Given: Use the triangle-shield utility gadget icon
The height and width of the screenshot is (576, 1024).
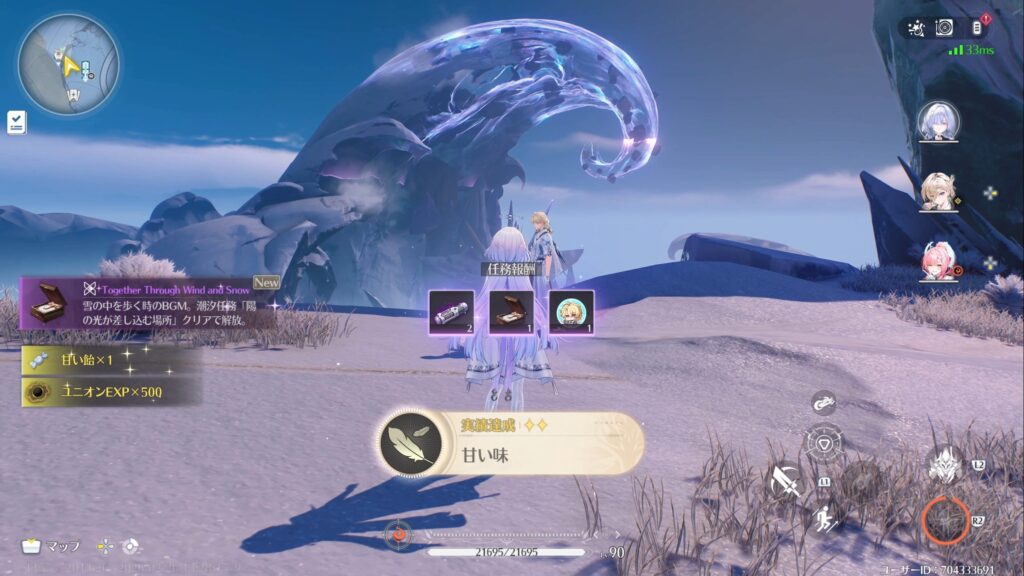Looking at the screenshot, I should pyautogui.click(x=824, y=441).
